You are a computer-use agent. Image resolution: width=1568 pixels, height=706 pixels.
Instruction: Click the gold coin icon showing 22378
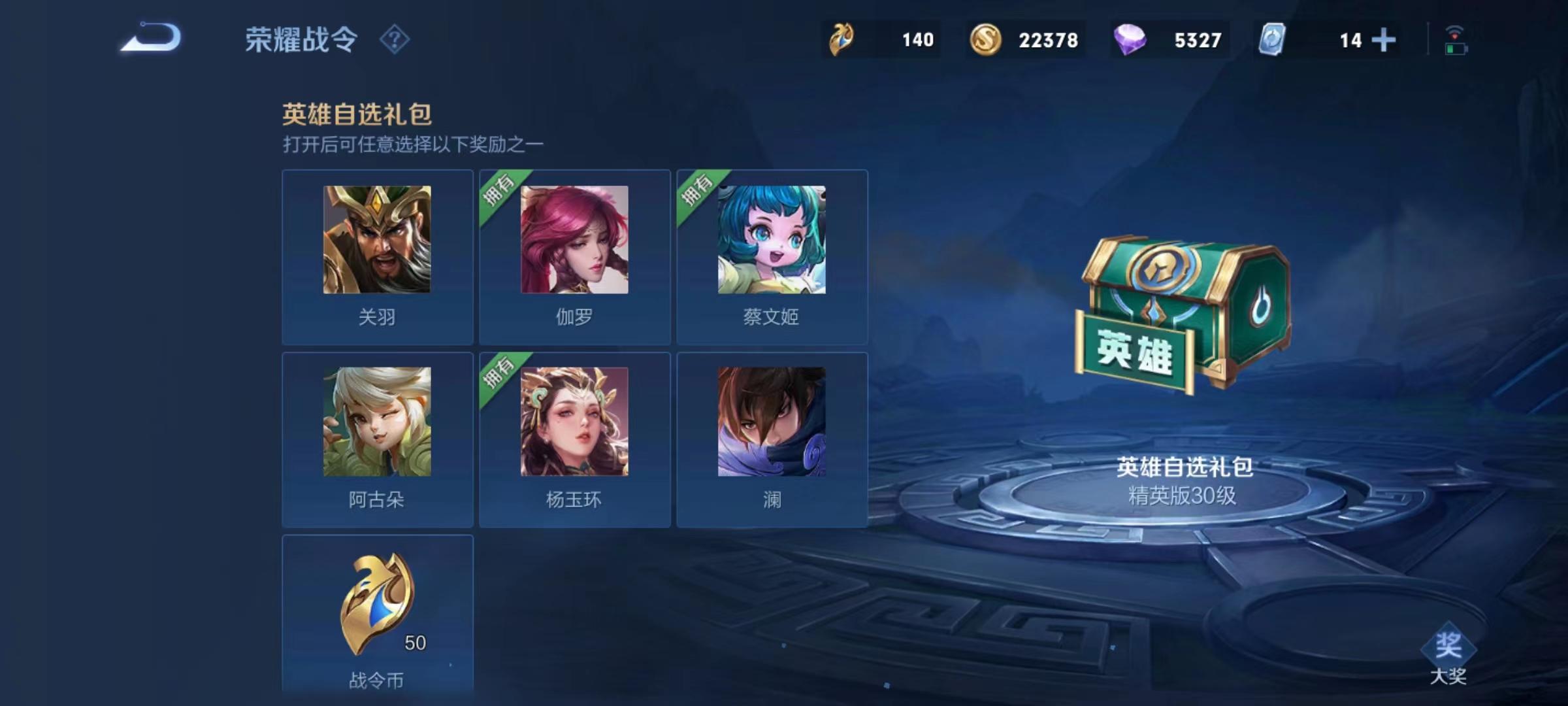coord(987,39)
